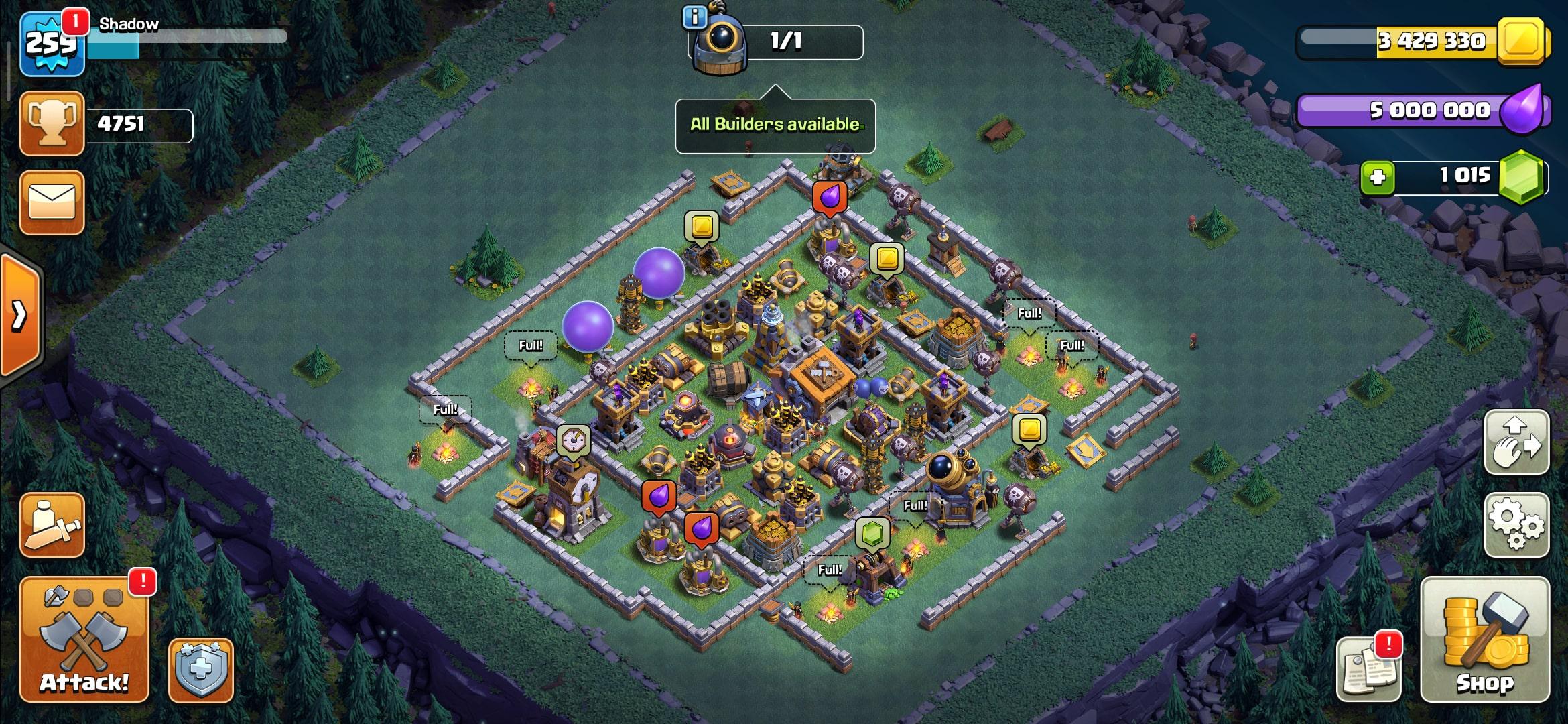The width and height of the screenshot is (1568, 724).
Task: Open the army sword and potion button
Action: 52,525
